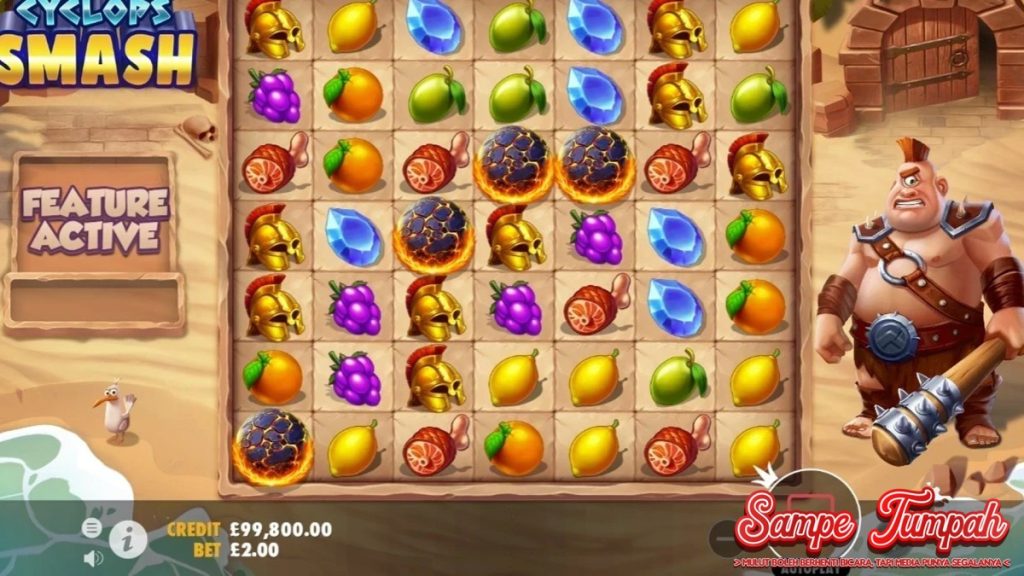1024x576 pixels.
Task: Decrease bet with the minus button
Action: point(722,540)
